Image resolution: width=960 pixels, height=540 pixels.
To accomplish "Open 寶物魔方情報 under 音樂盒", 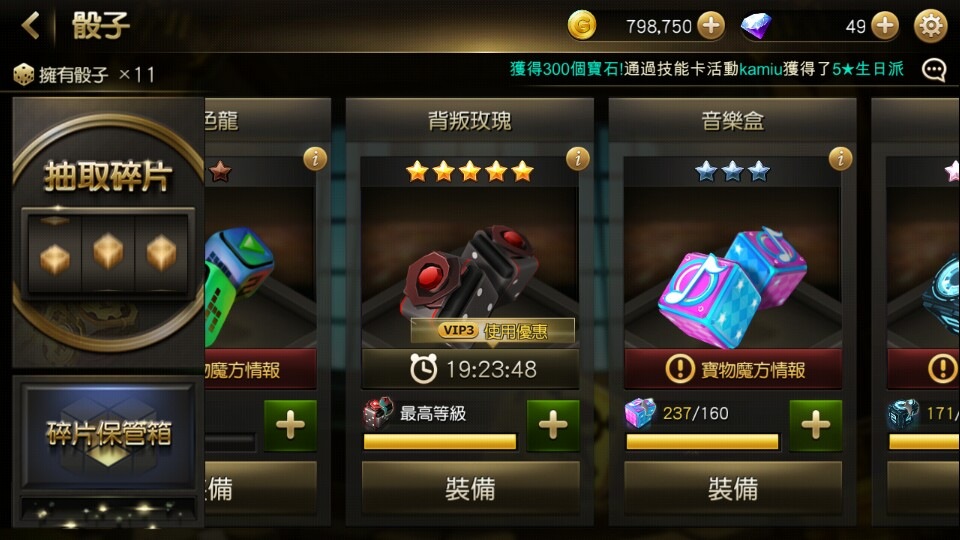I will (733, 369).
